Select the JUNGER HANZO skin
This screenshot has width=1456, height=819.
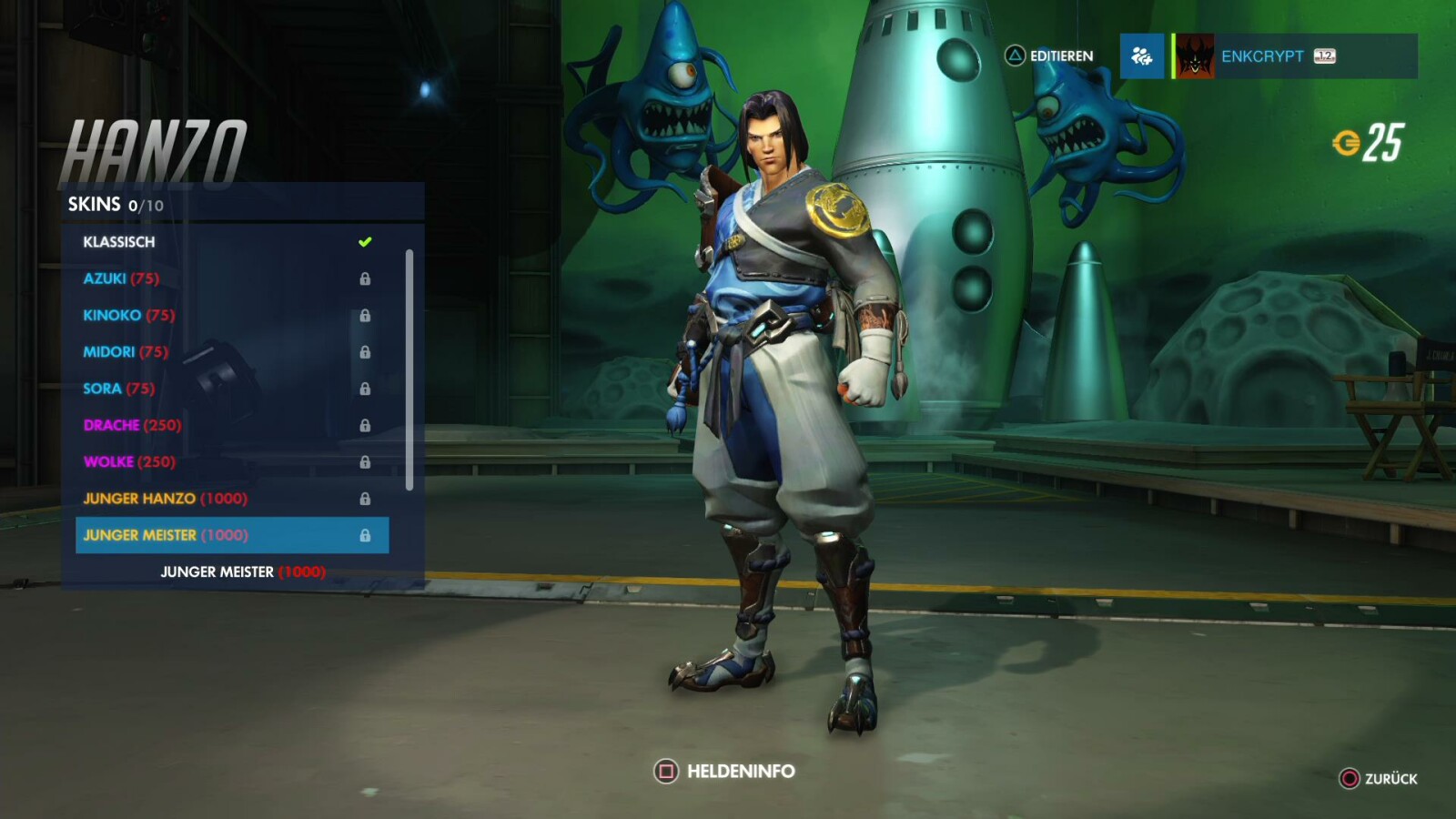(x=167, y=498)
